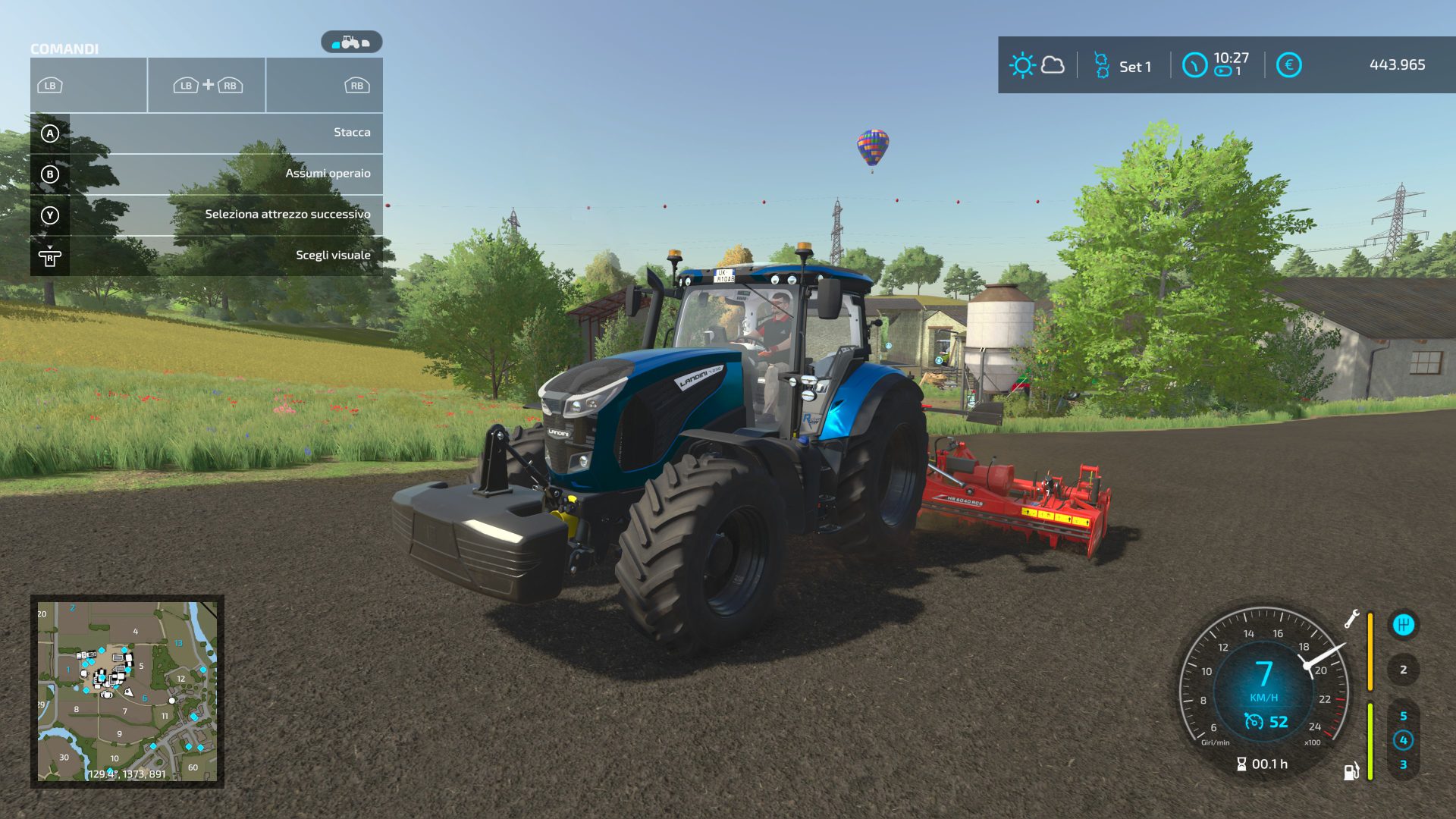Select the euro currency icon near 443.965
This screenshot has width=1456, height=819.
coord(1288,66)
